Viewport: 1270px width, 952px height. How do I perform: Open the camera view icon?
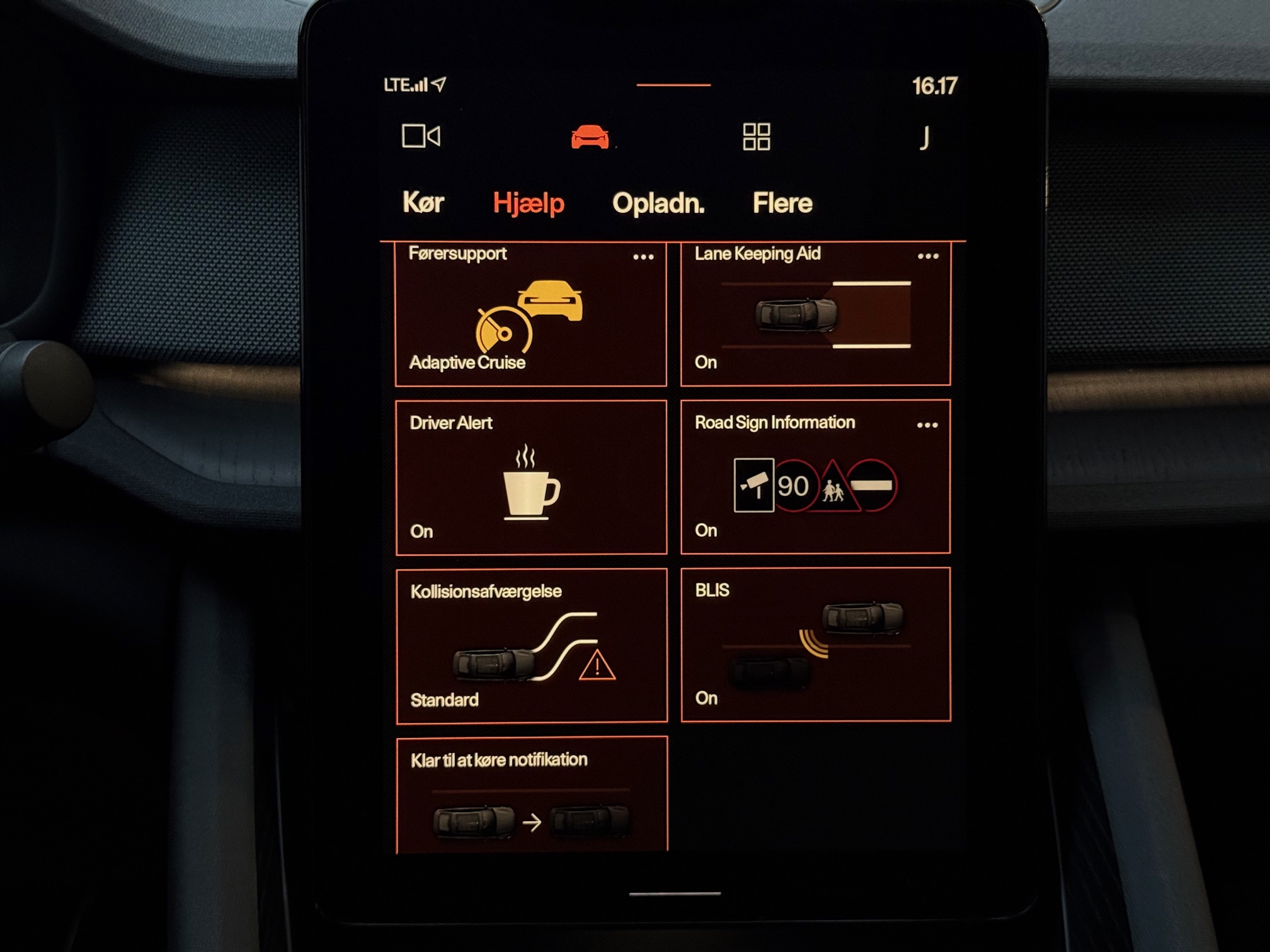[x=421, y=136]
